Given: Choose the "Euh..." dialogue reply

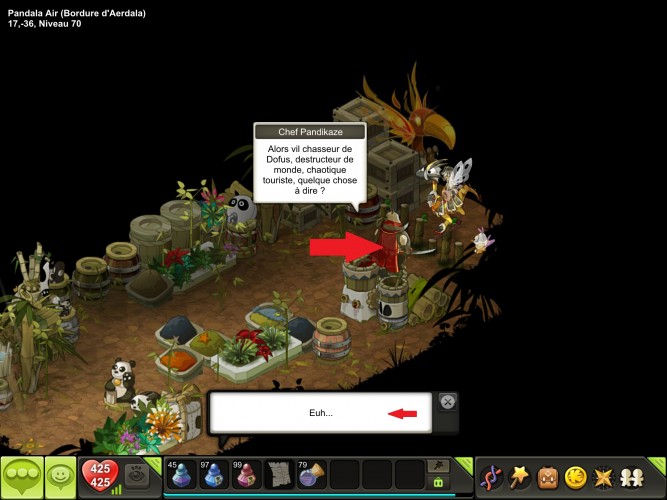Looking at the screenshot, I should pos(320,413).
